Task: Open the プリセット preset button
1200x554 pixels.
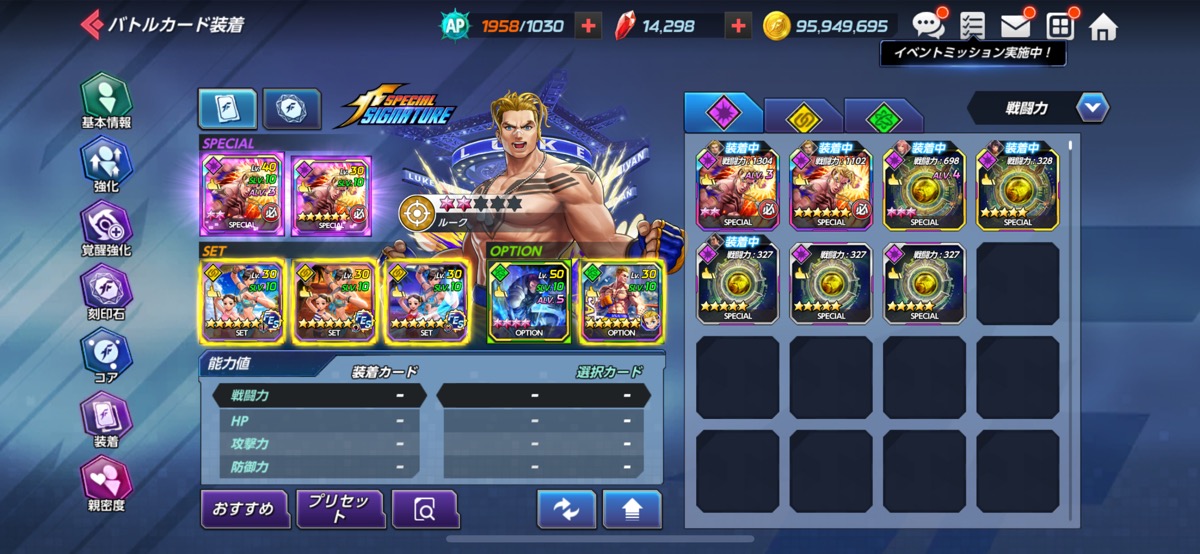Action: pos(340,509)
